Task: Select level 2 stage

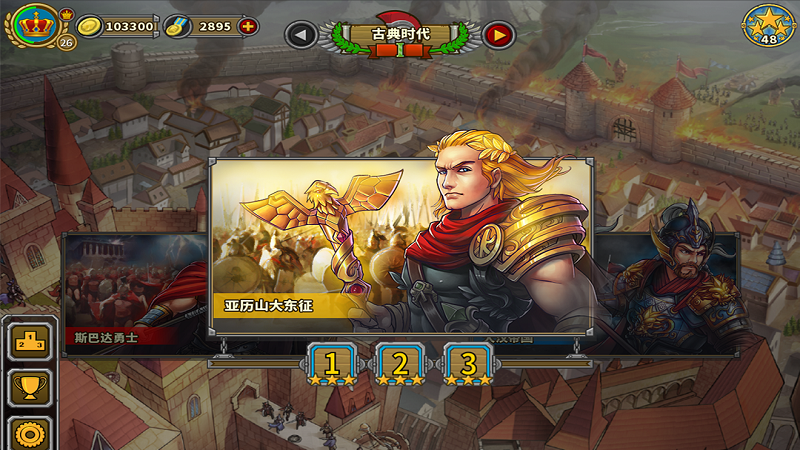Action: [400, 364]
